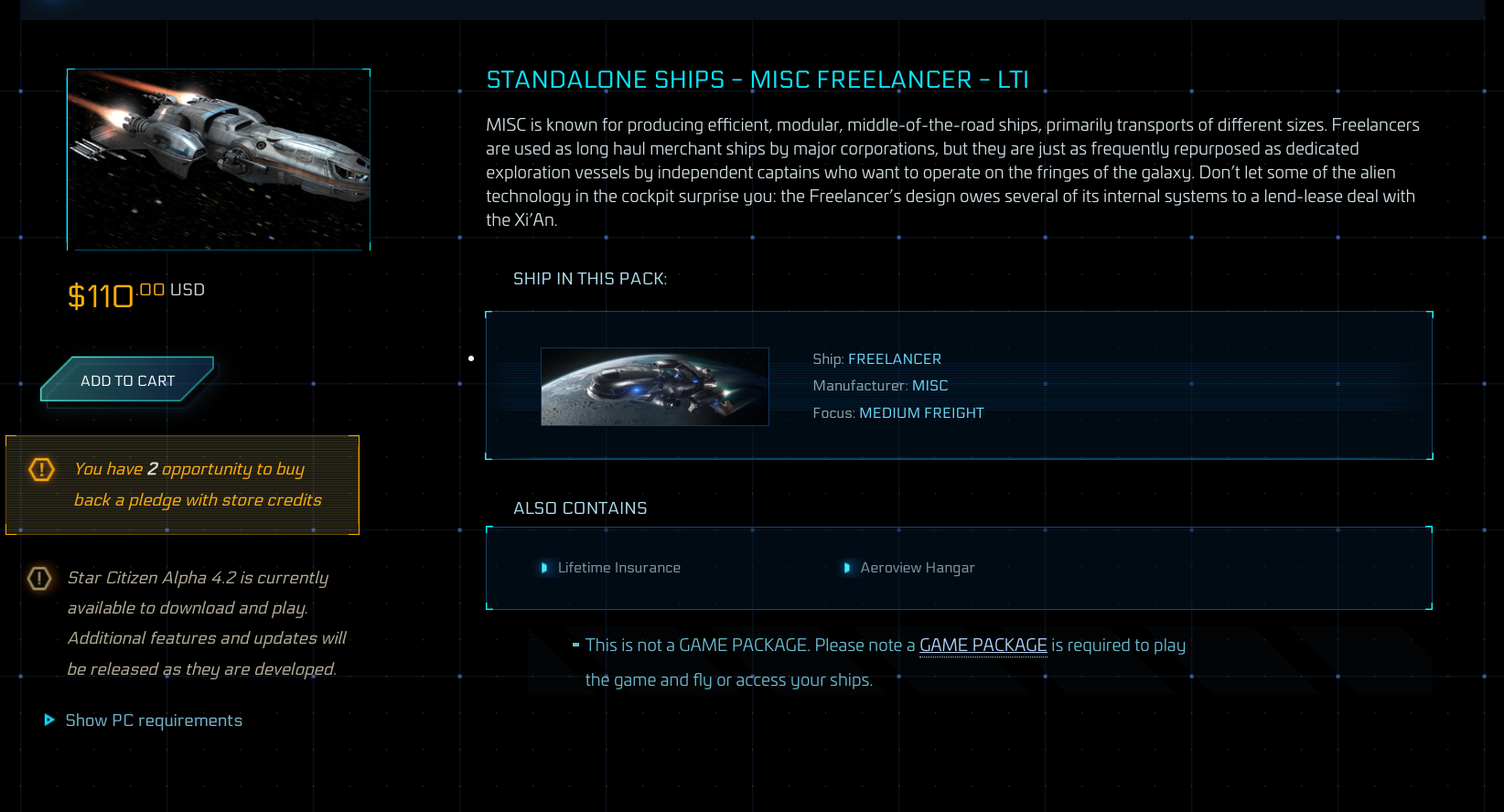
Task: Click the alert icon next to Alpha 4.2 notice
Action: [x=38, y=578]
